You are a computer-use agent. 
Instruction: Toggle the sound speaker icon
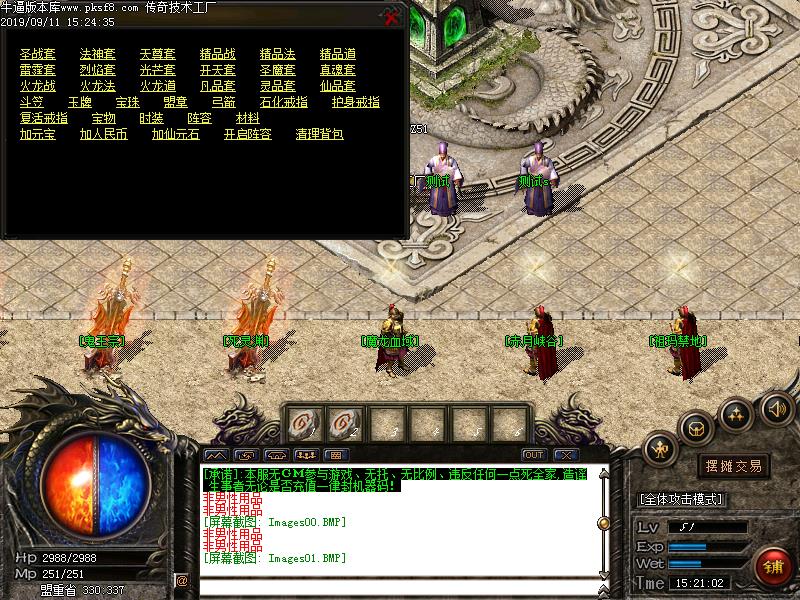777,408
